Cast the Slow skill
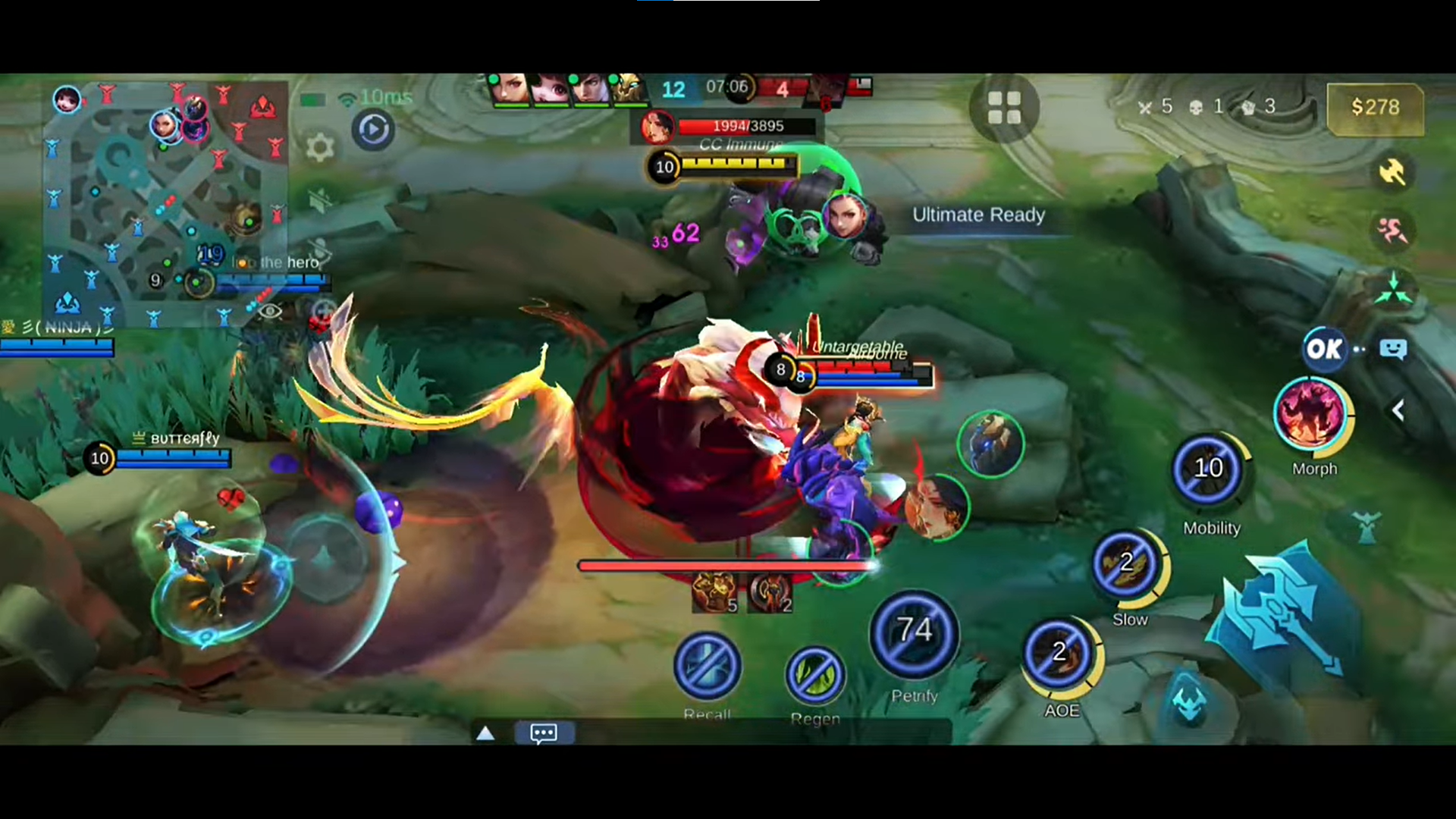 (x=1128, y=565)
